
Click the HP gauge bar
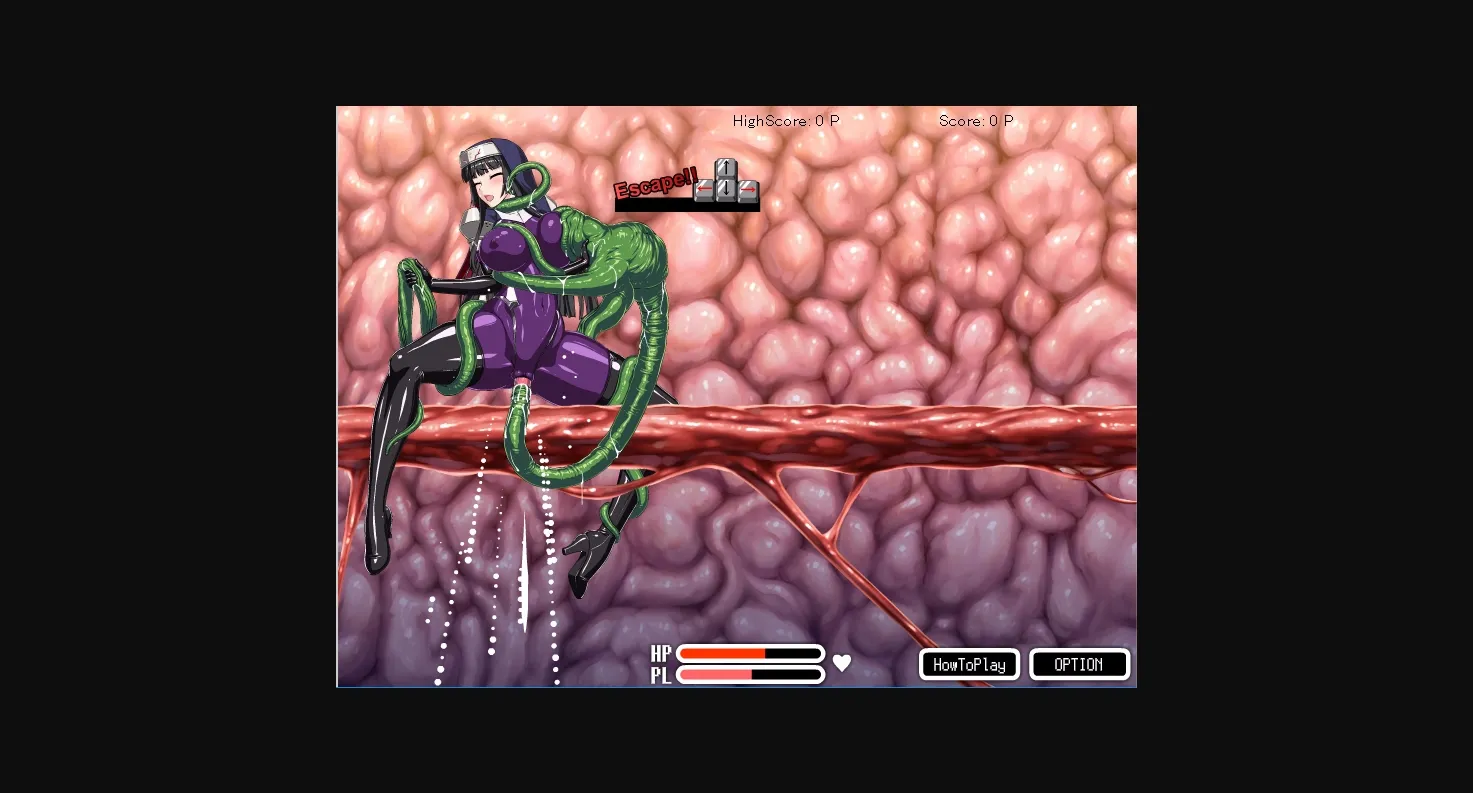click(748, 655)
